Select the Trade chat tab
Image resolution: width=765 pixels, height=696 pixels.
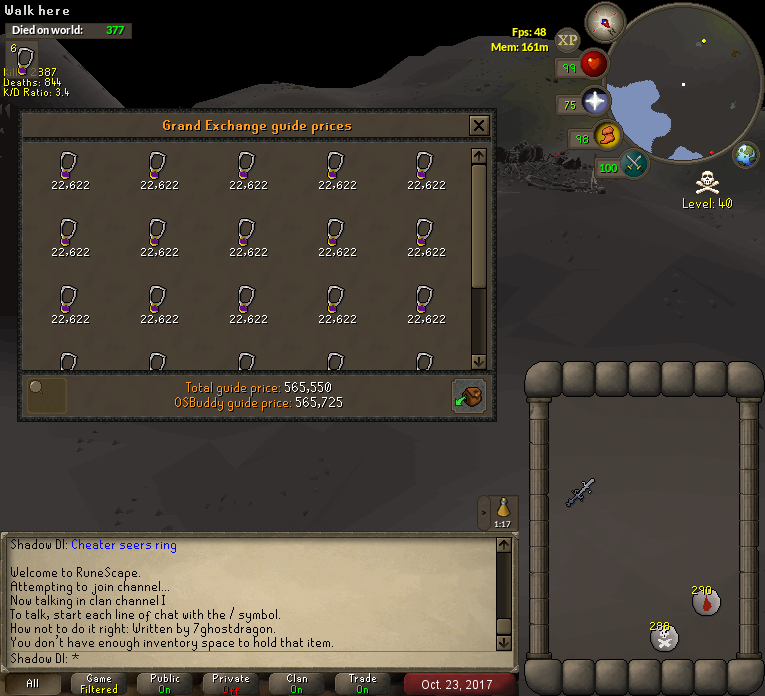(363, 684)
